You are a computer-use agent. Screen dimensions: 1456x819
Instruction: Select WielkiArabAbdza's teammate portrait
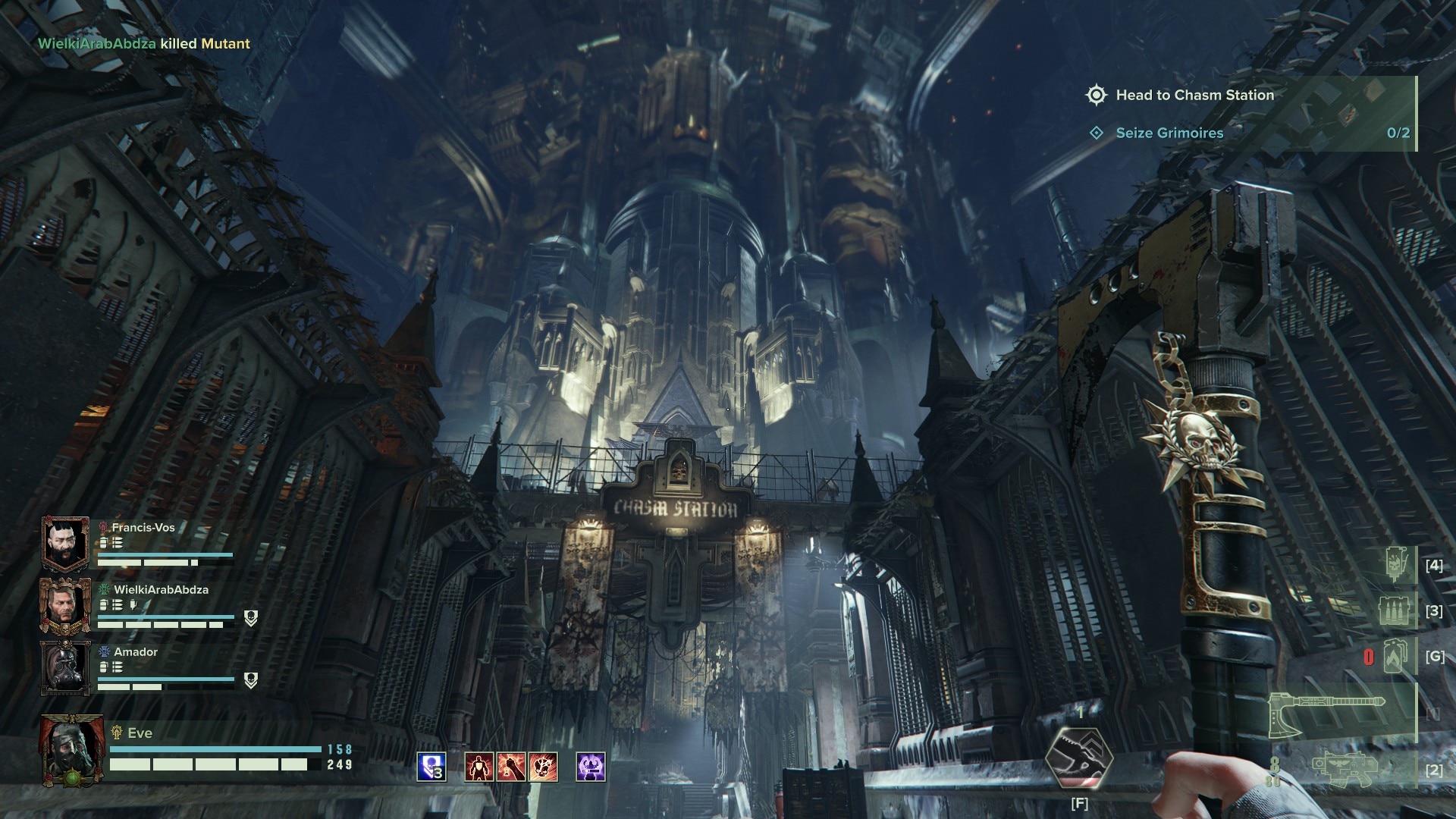click(x=66, y=605)
